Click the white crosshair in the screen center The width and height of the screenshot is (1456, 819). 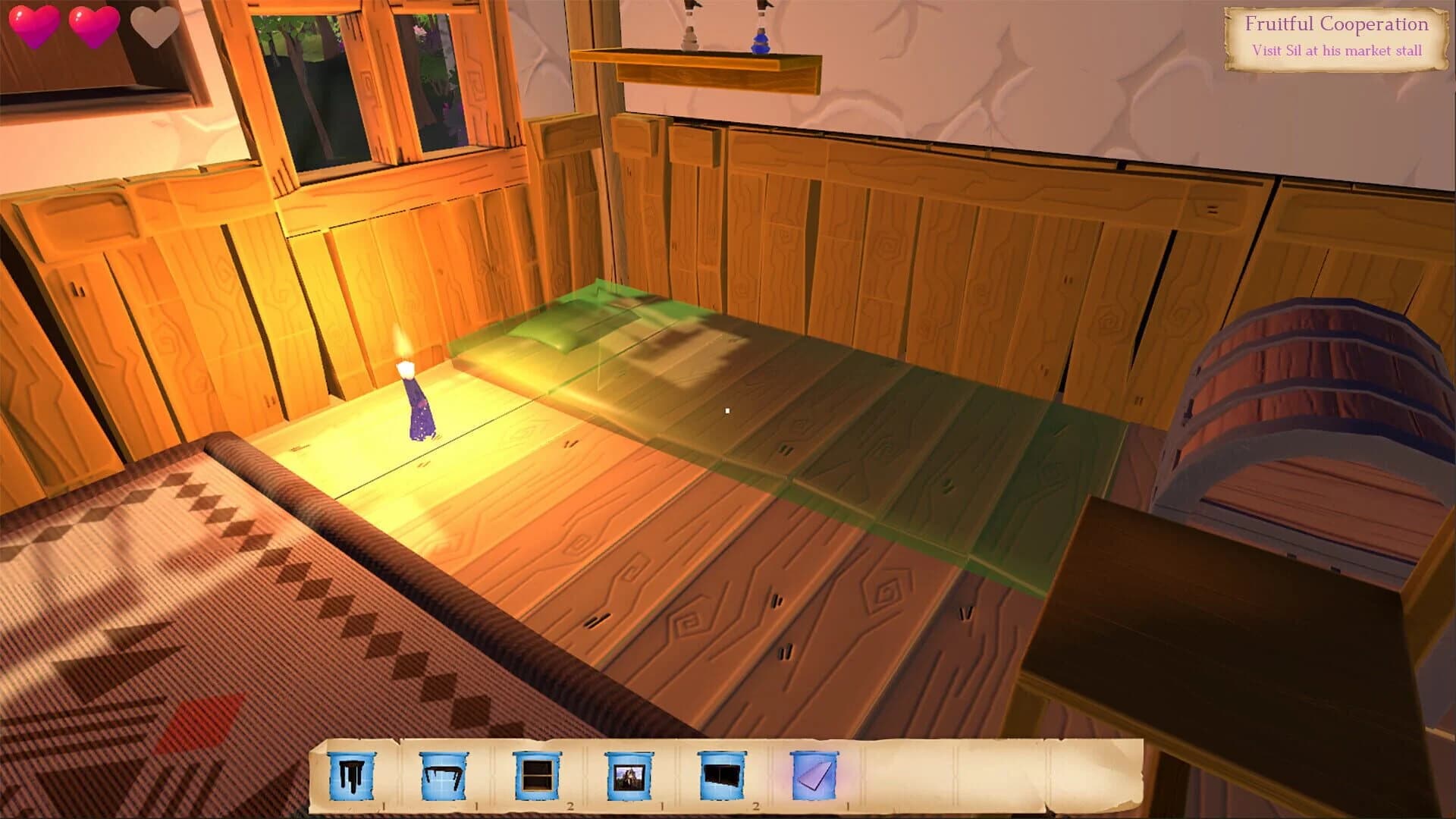(728, 409)
